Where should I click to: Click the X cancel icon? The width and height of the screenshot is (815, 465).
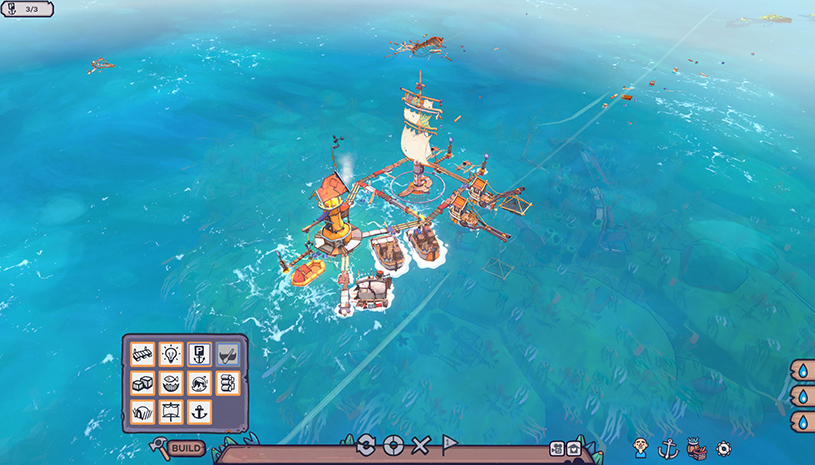[x=421, y=445]
